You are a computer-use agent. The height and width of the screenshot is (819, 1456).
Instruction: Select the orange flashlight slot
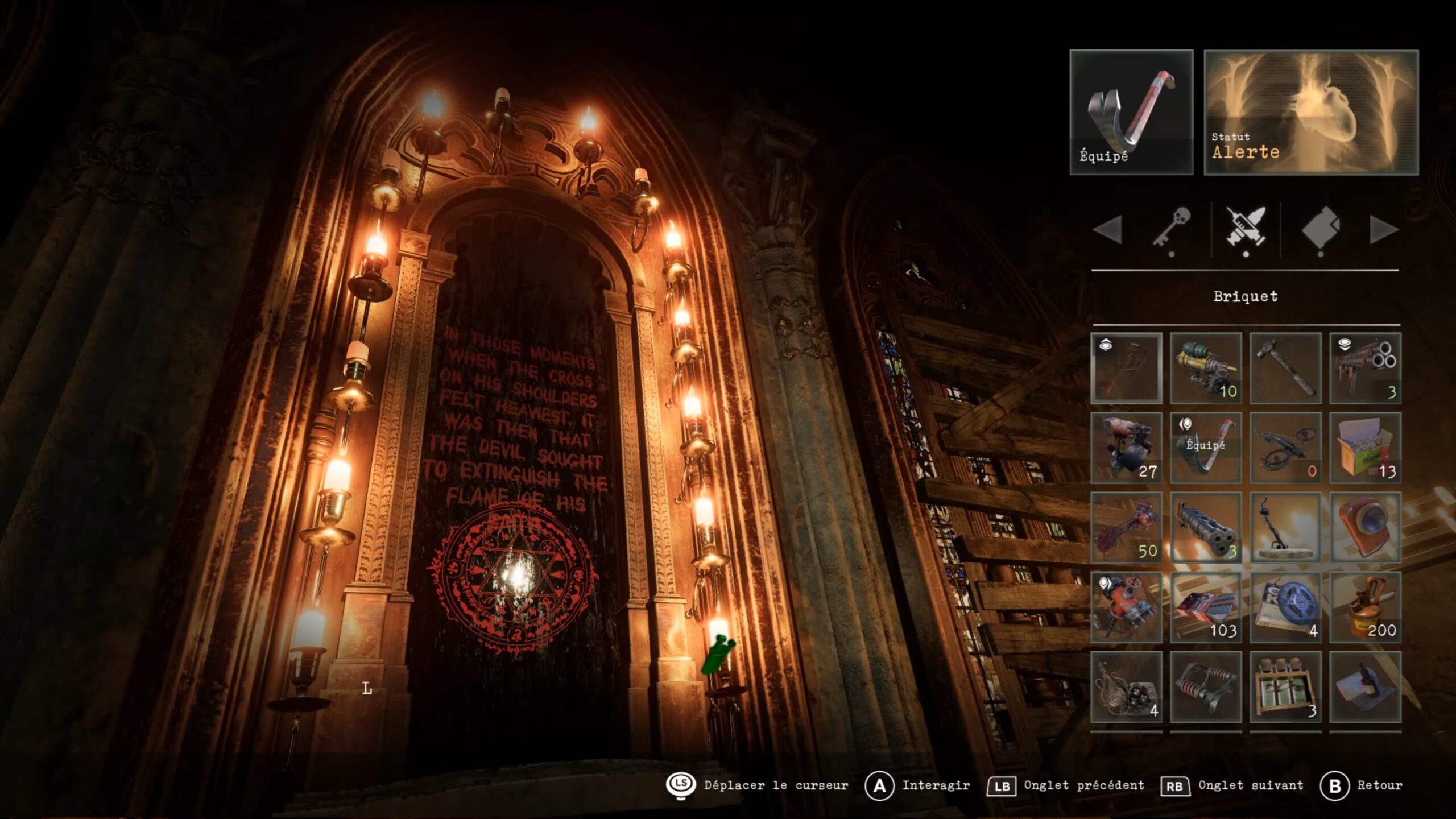click(1365, 527)
